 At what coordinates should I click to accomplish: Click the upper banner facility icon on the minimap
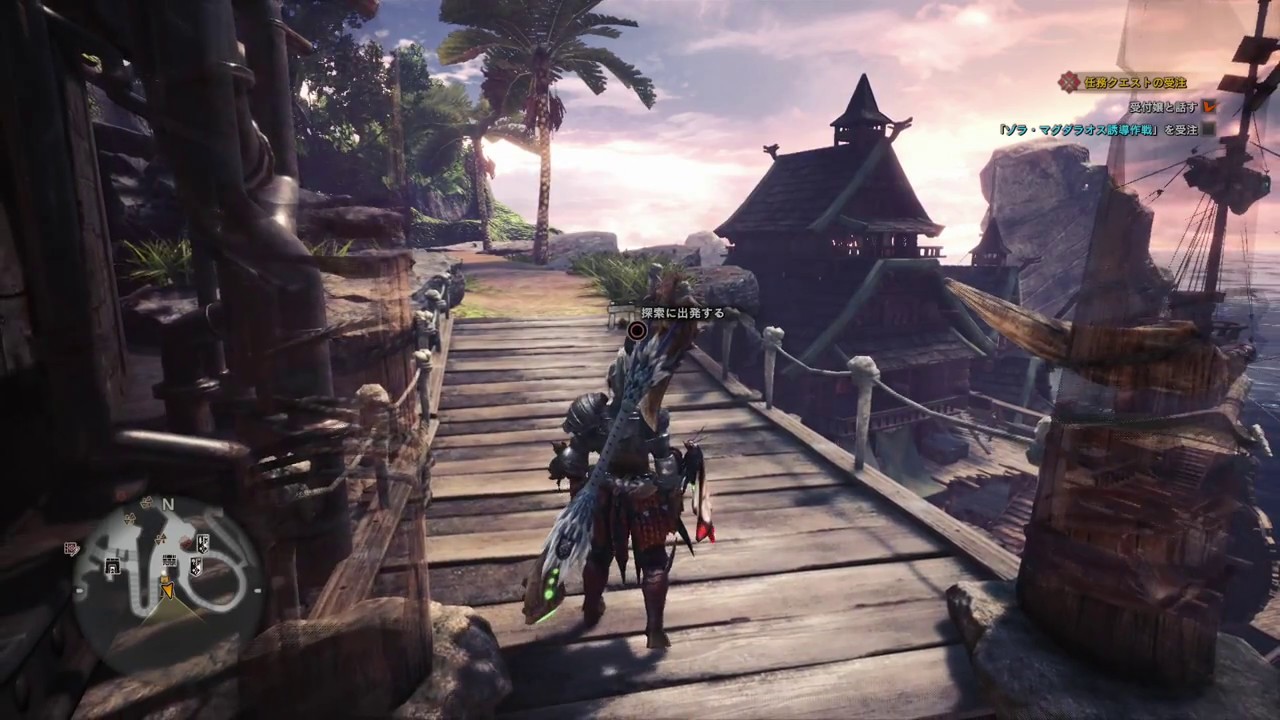pyautogui.click(x=203, y=542)
